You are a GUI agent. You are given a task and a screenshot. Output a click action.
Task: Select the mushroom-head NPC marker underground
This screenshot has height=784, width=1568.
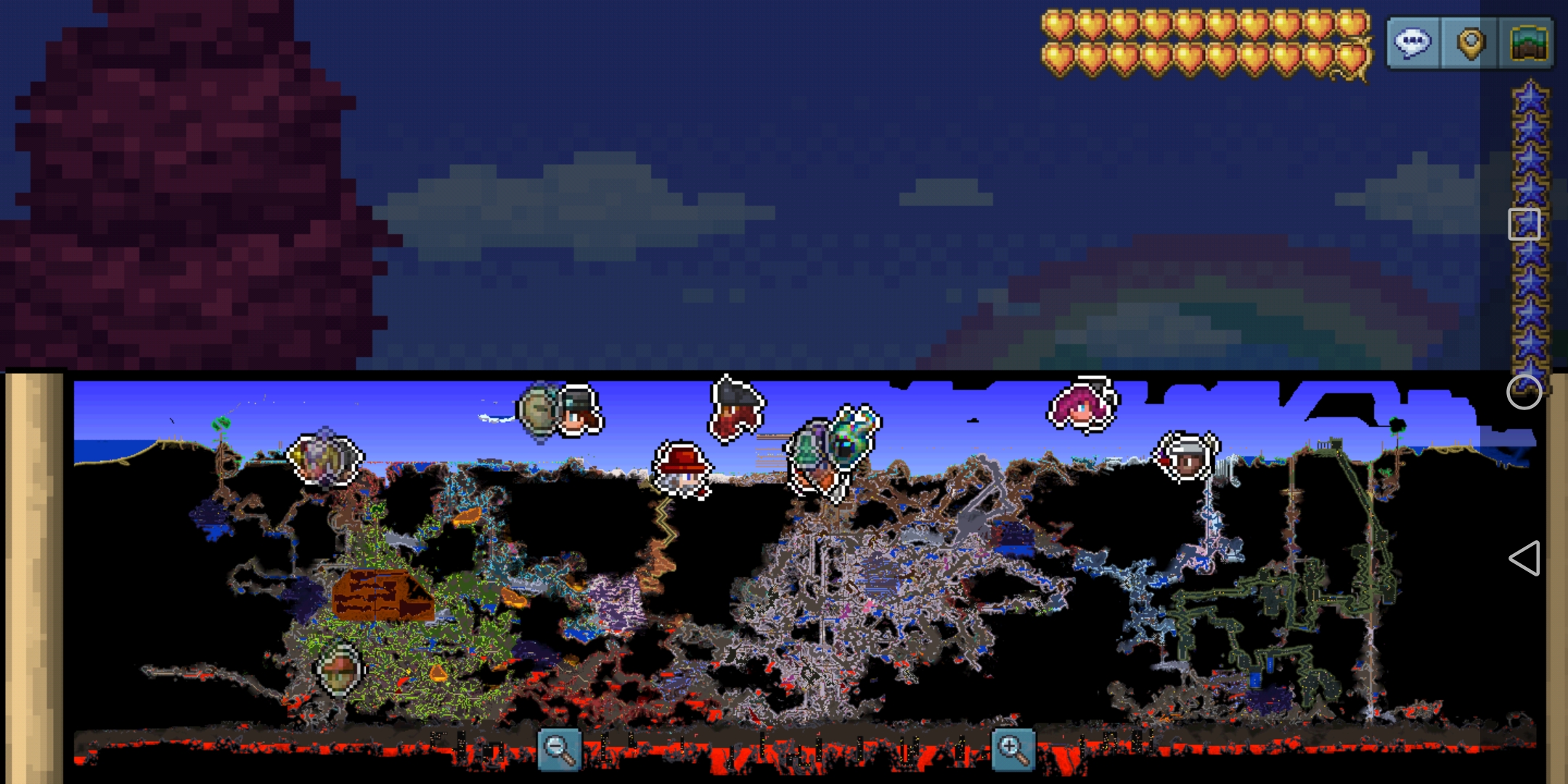click(x=339, y=669)
